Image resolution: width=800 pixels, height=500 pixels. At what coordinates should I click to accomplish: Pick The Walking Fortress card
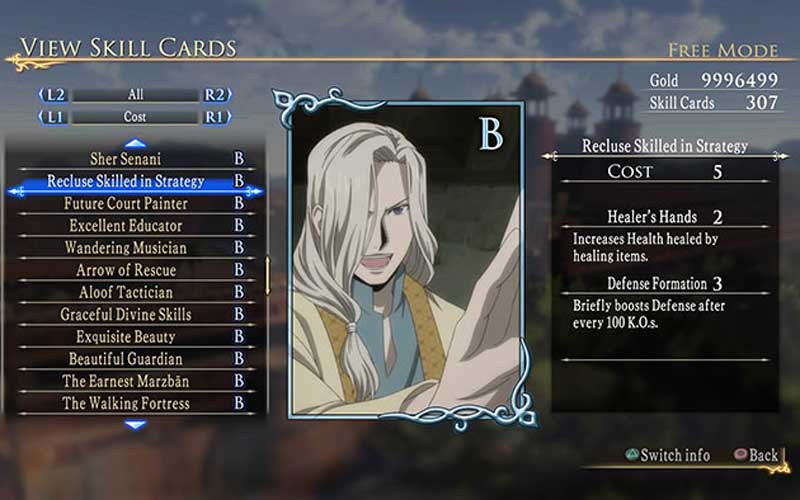(126, 403)
